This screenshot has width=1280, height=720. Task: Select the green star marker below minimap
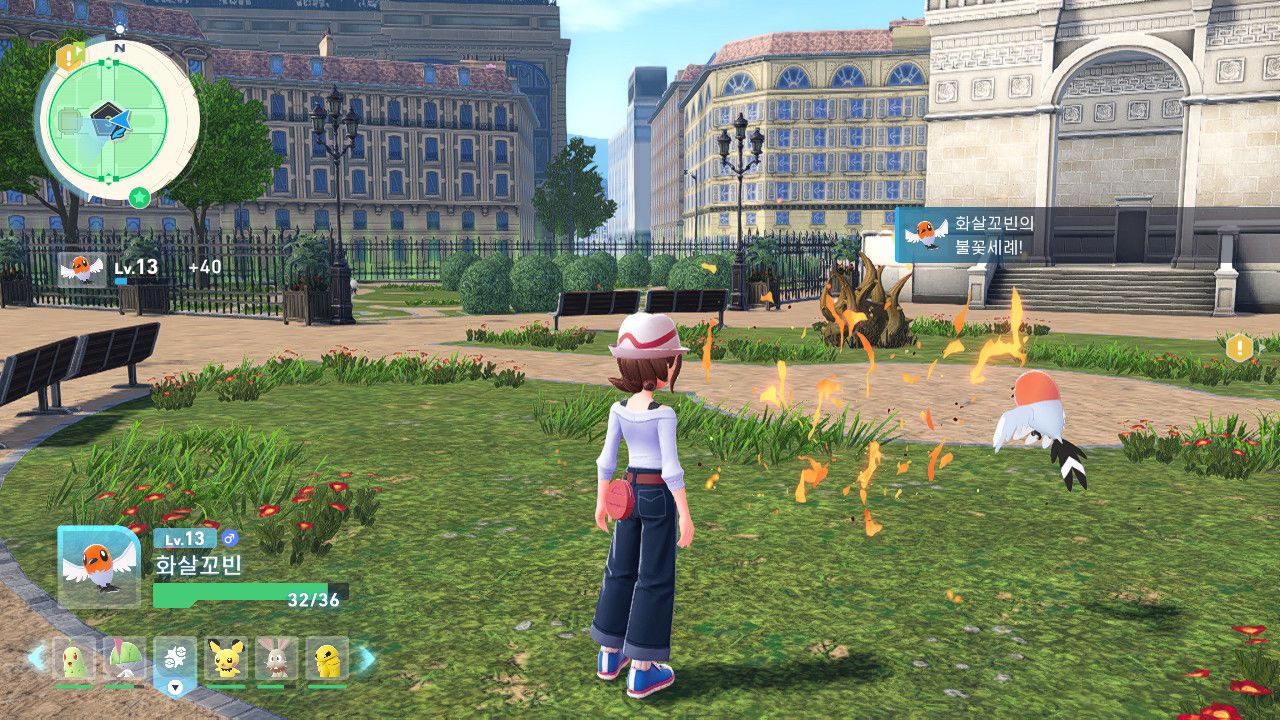pos(140,197)
